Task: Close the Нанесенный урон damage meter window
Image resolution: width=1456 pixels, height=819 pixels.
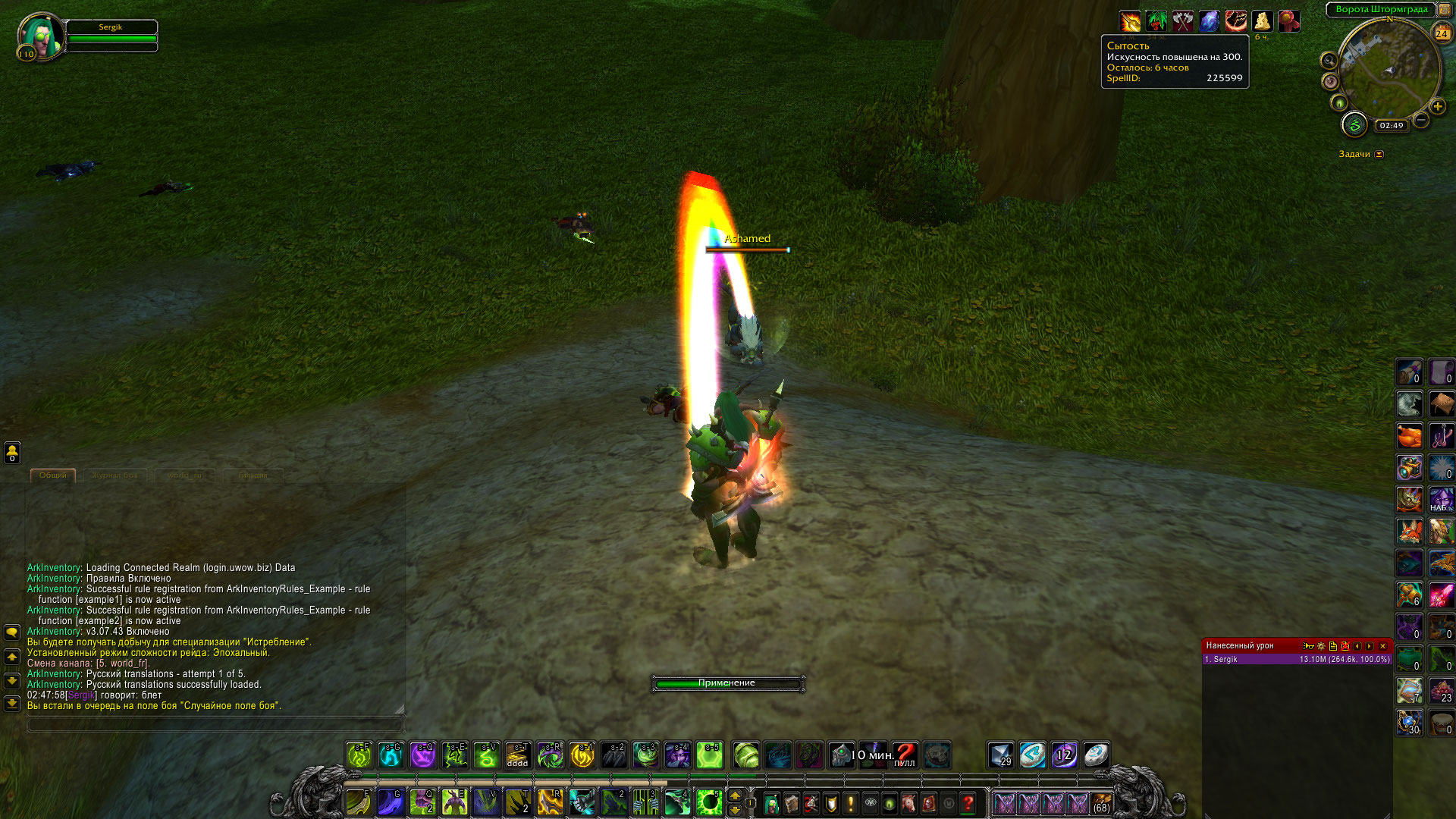Action: pos(1382,646)
